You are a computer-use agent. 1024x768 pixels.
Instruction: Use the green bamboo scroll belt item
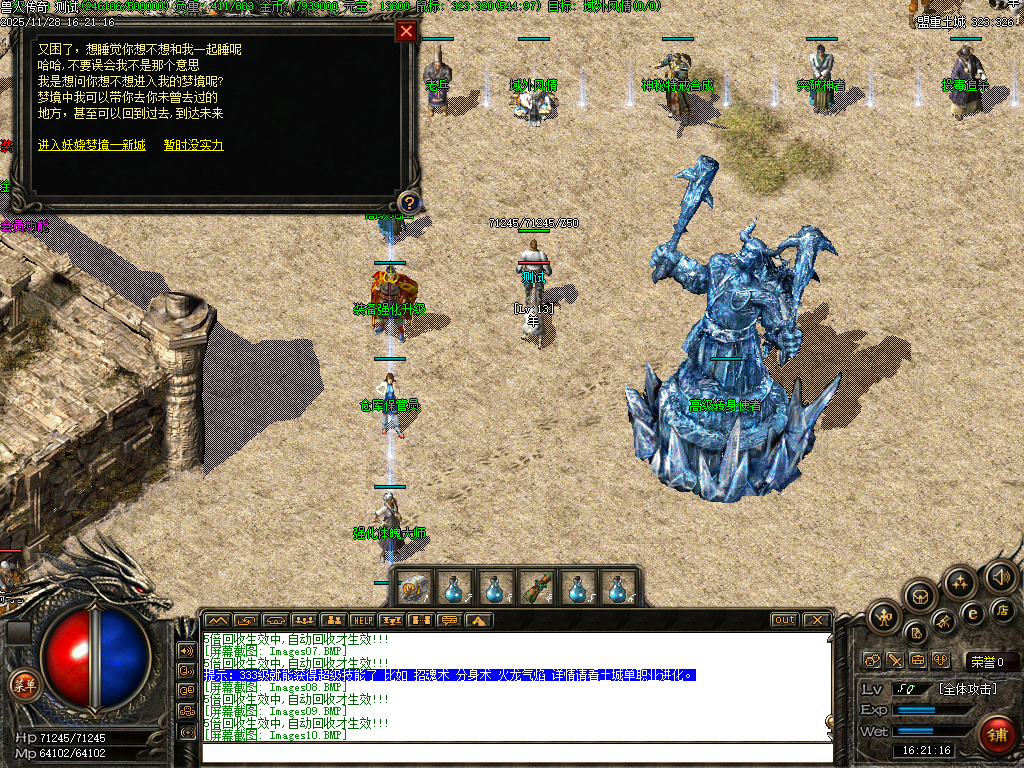click(536, 587)
